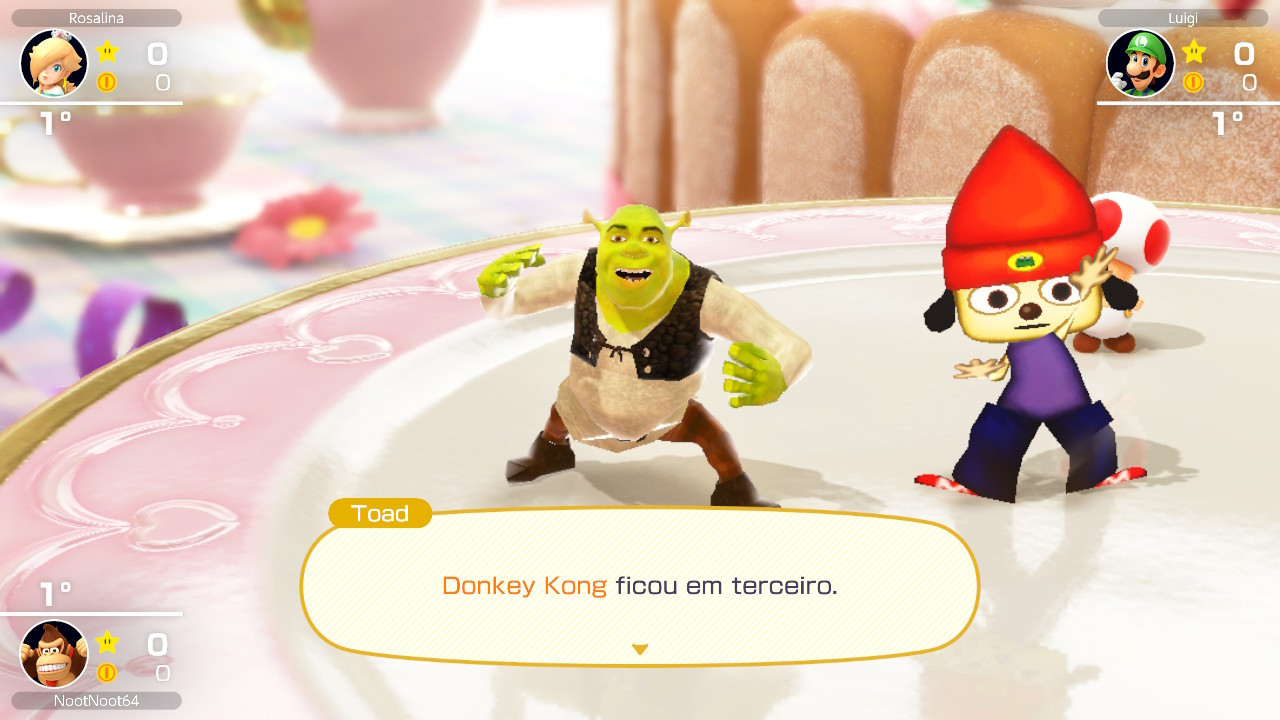Click the Luigi nametag in the corner
1280x720 pixels.
pos(1183,17)
